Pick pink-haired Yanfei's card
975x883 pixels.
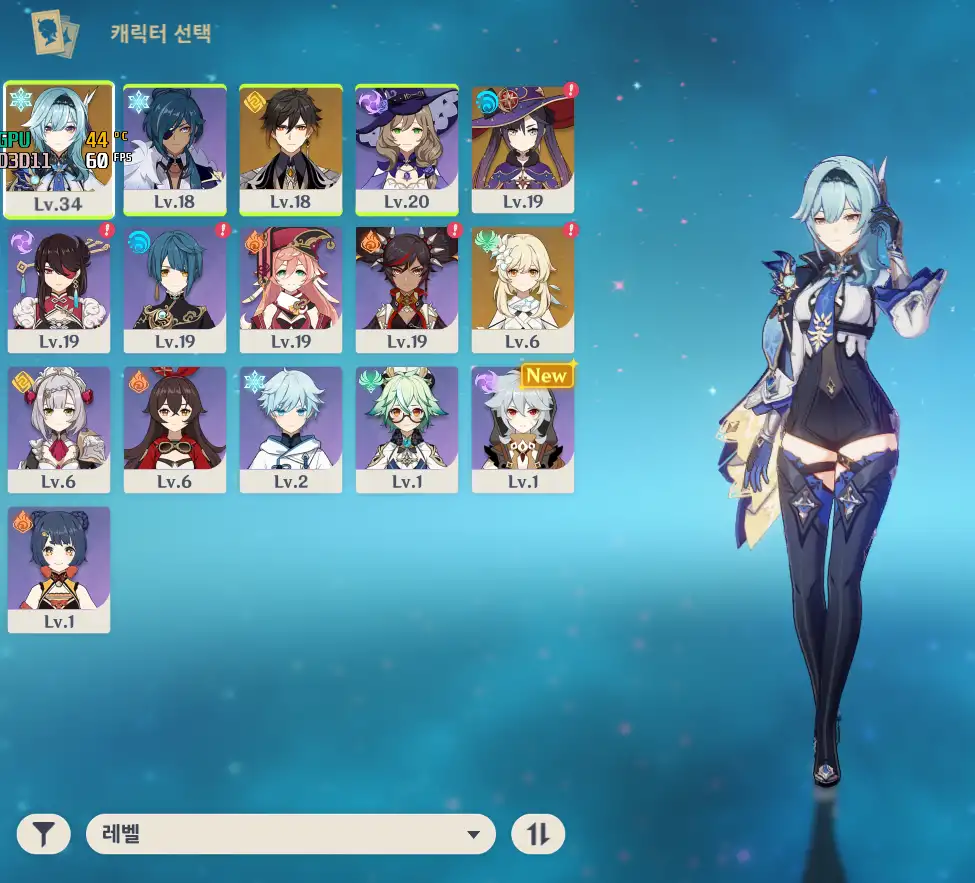pos(291,288)
